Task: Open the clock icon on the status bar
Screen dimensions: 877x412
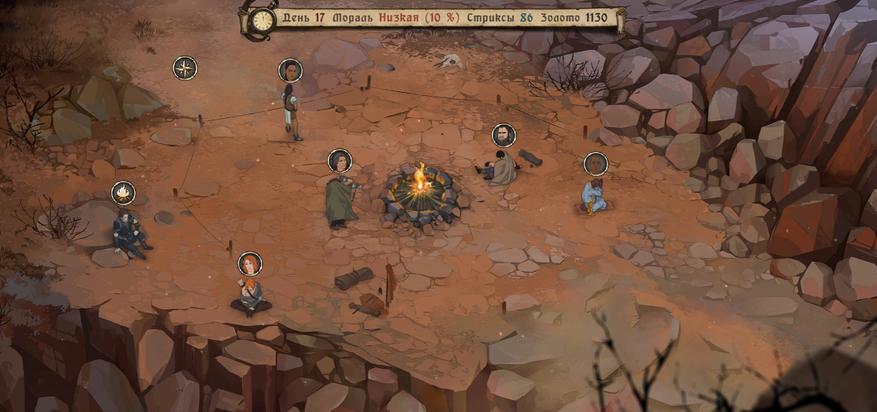Action: click(263, 20)
